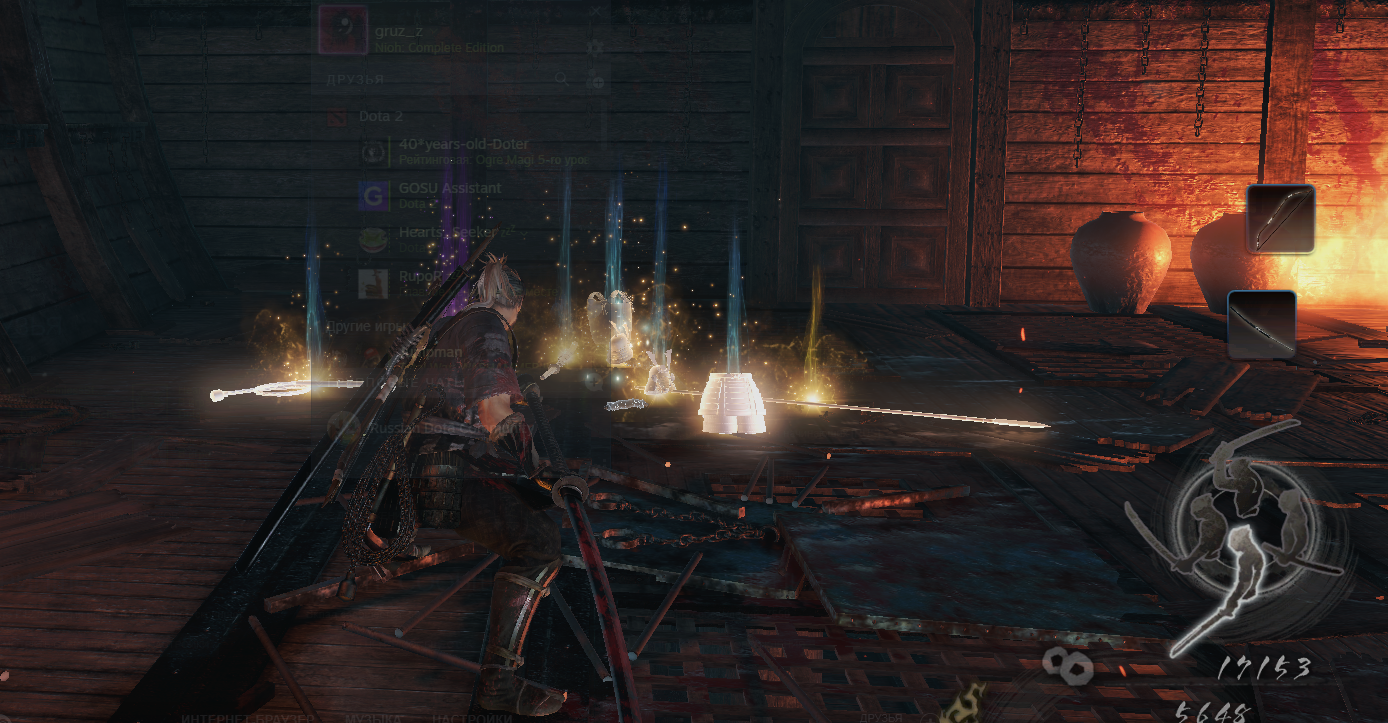Close the Steam friends list overlay
Viewport: 1388px width, 723px height.
(596, 11)
